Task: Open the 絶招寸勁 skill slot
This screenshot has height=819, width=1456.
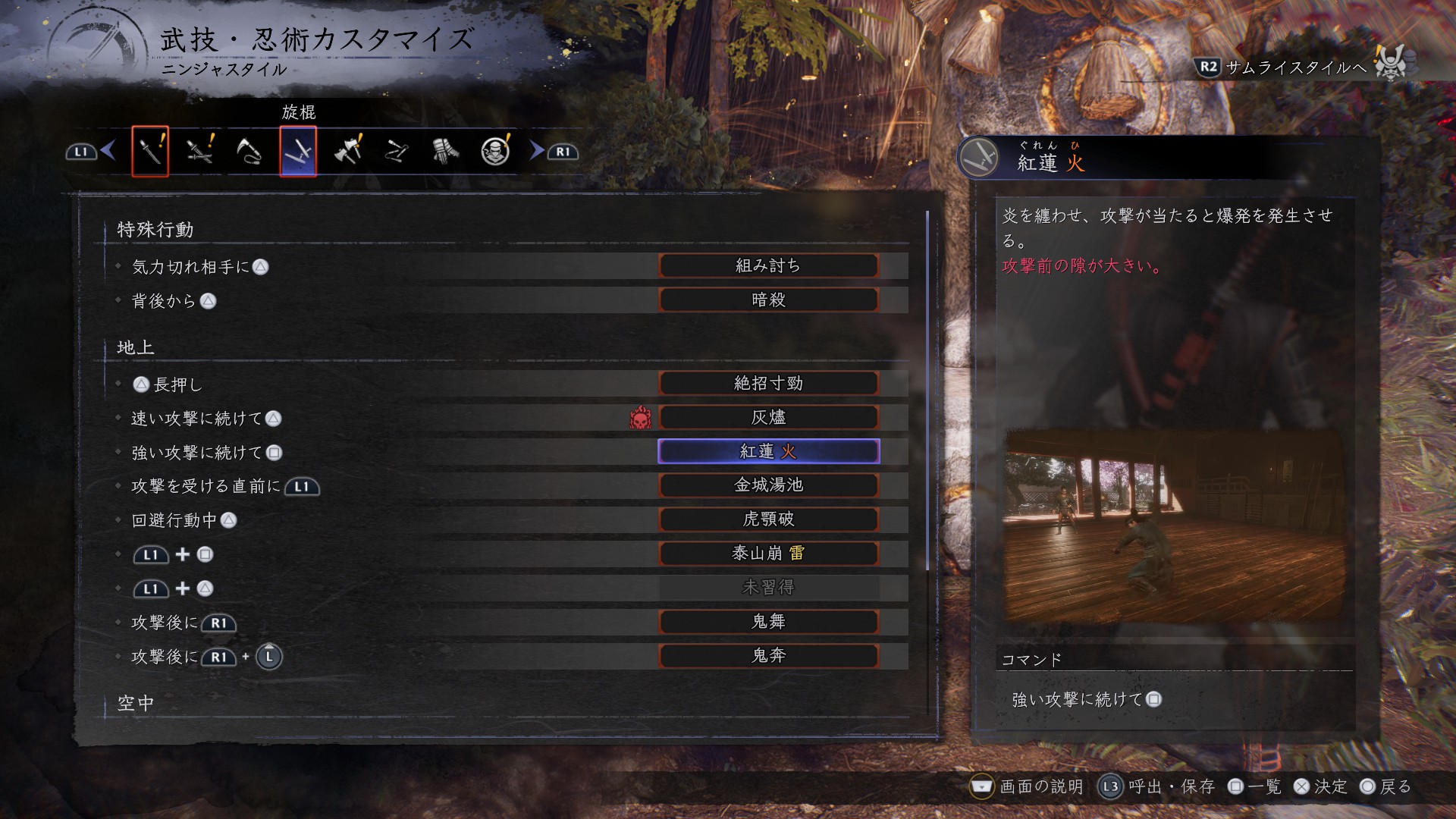Action: tap(768, 384)
